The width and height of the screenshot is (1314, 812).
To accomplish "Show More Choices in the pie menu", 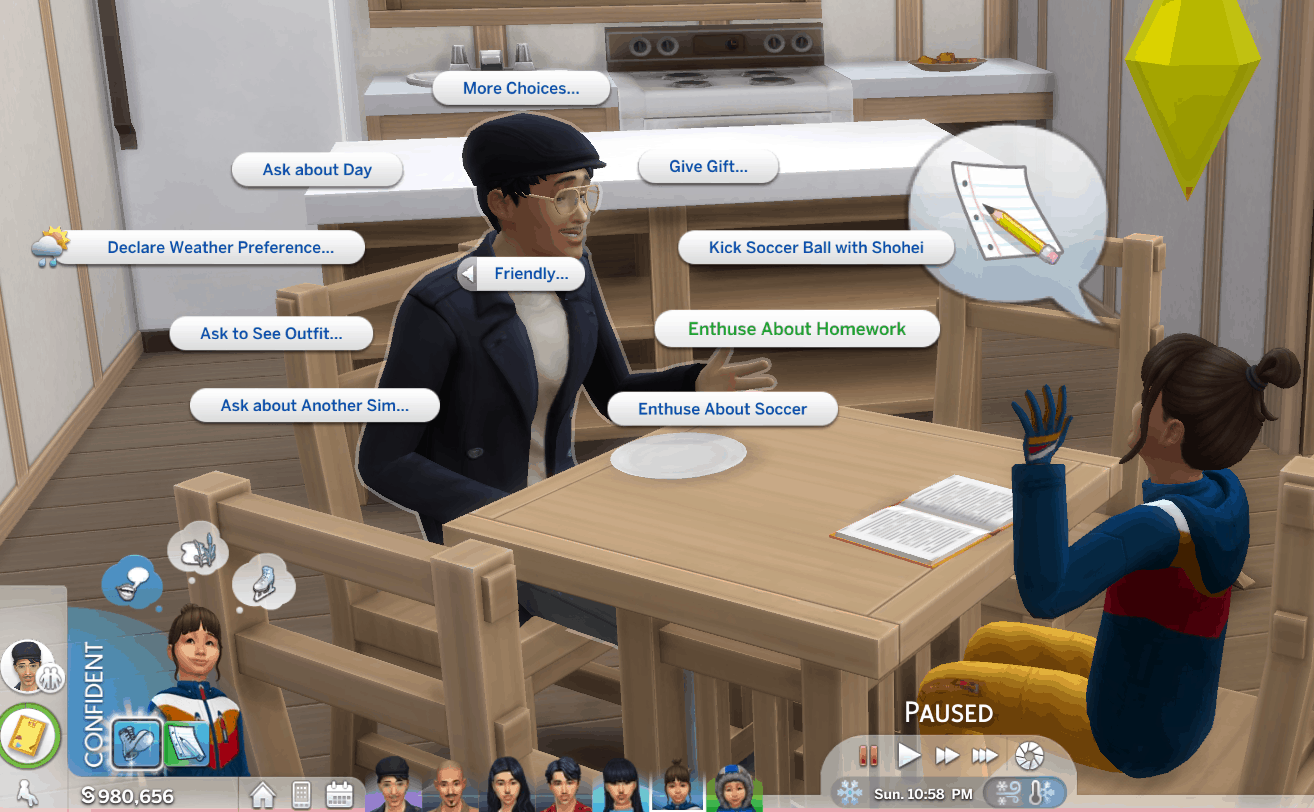I will click(x=520, y=88).
